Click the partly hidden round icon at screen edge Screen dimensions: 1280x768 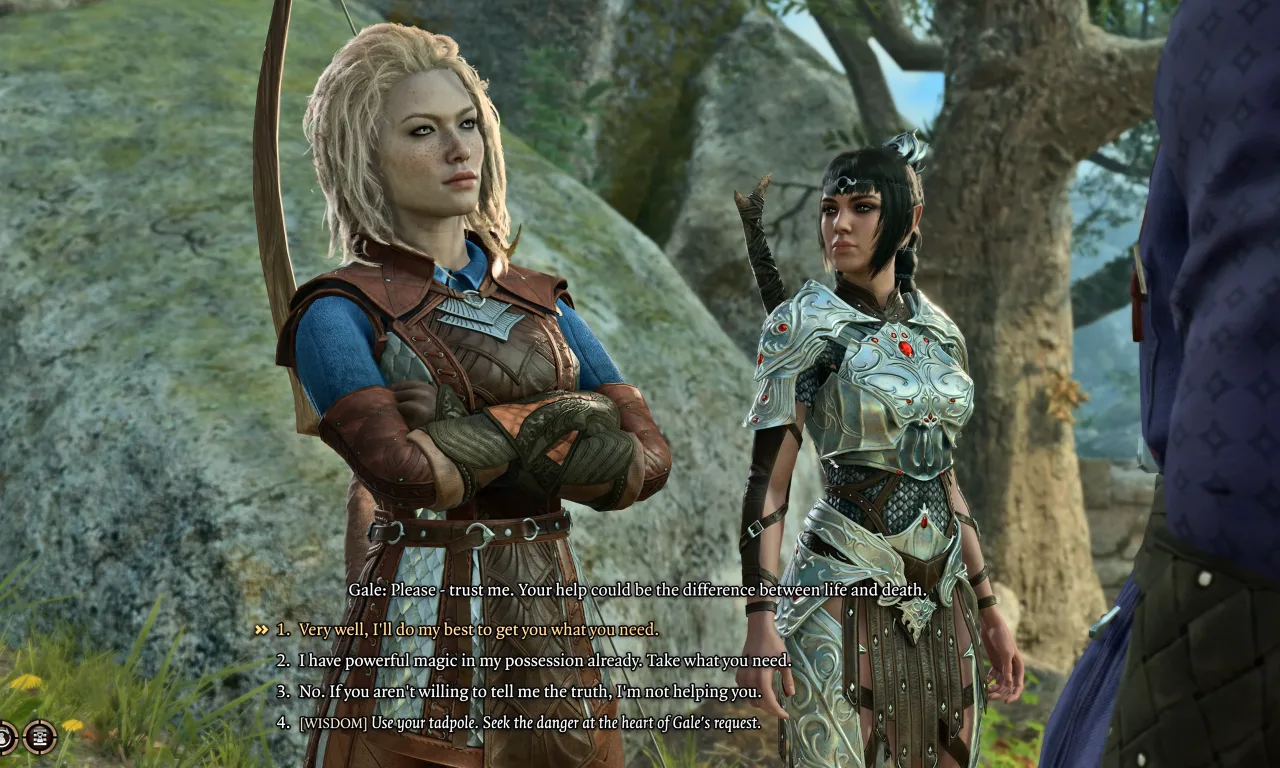click(5, 737)
